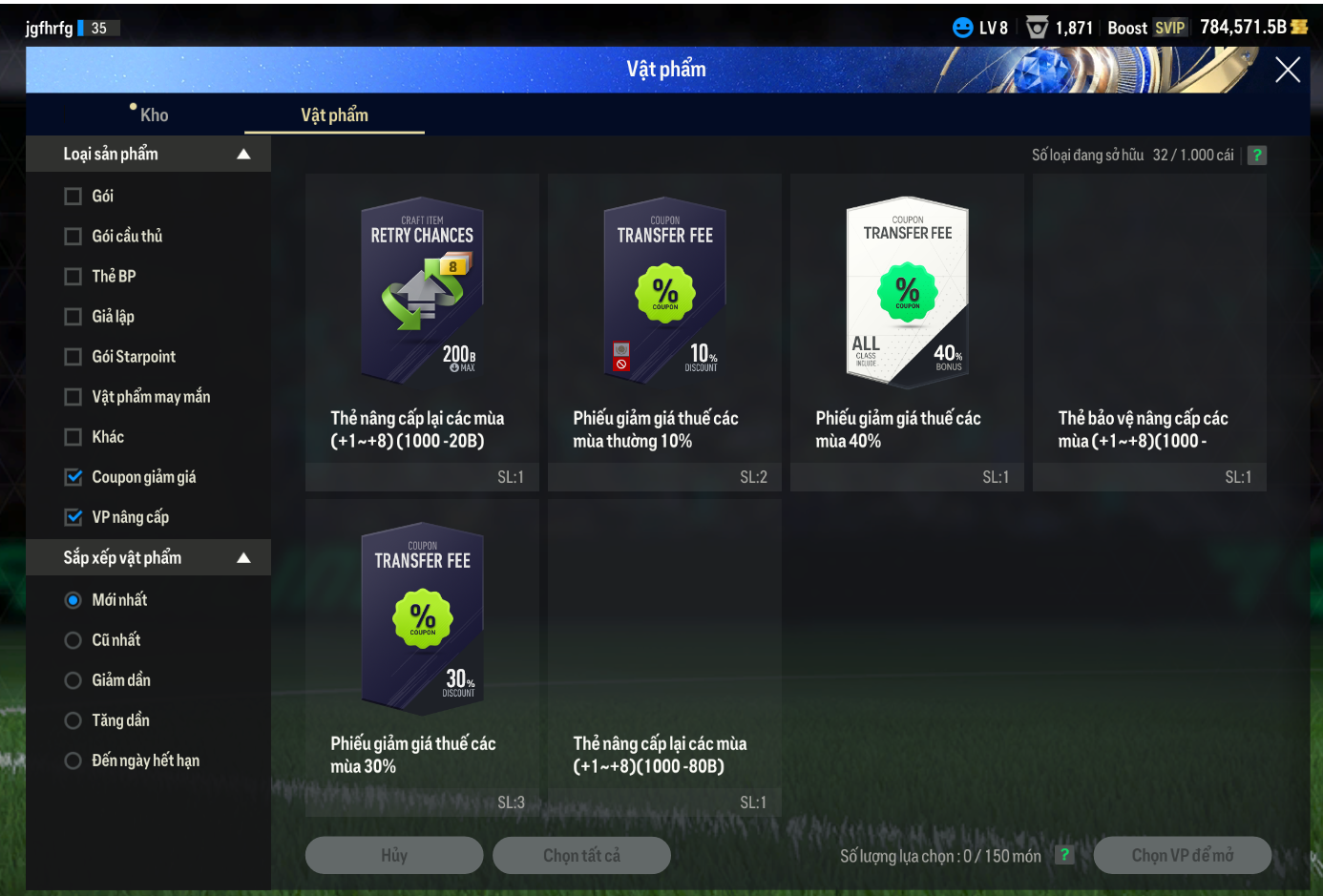Sort by Đến ngày hết hạn
The width and height of the screenshot is (1323, 896).
click(x=73, y=761)
